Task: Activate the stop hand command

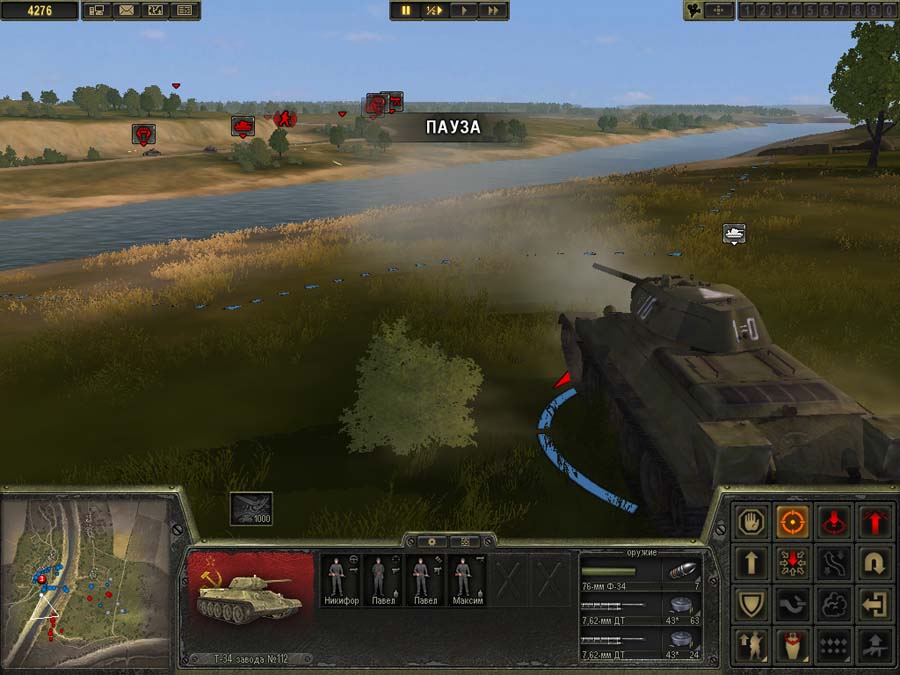Action: click(751, 522)
